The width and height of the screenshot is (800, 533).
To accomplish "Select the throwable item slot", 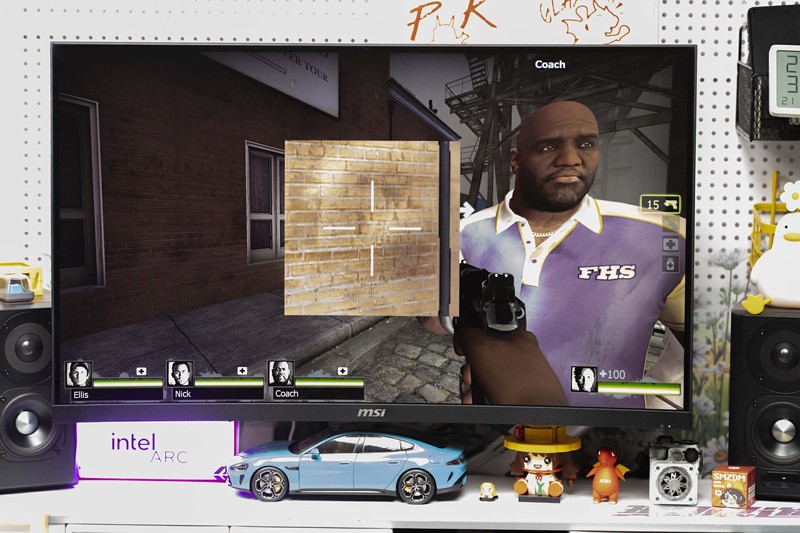I will [669, 224].
